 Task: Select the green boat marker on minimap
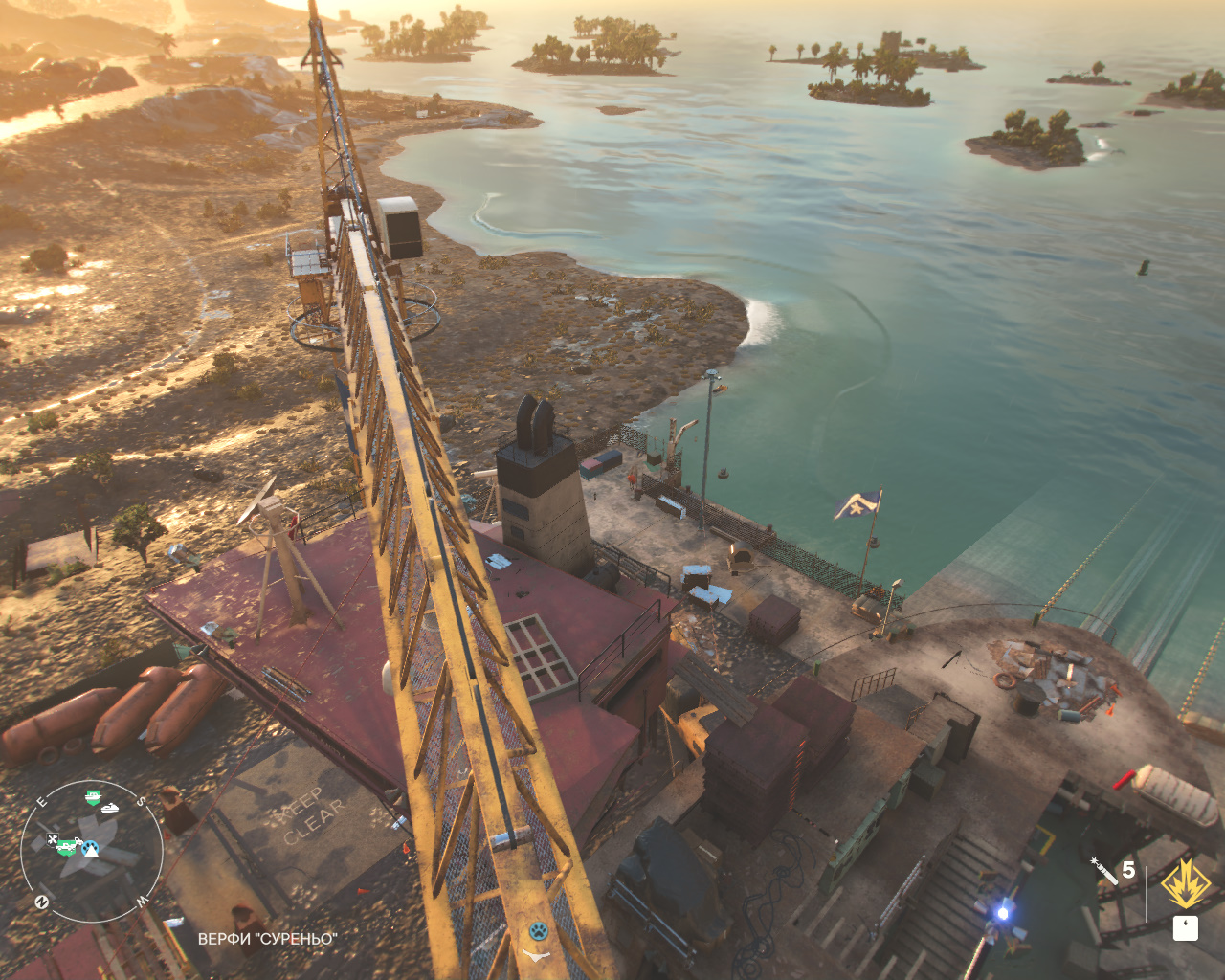coord(93,796)
